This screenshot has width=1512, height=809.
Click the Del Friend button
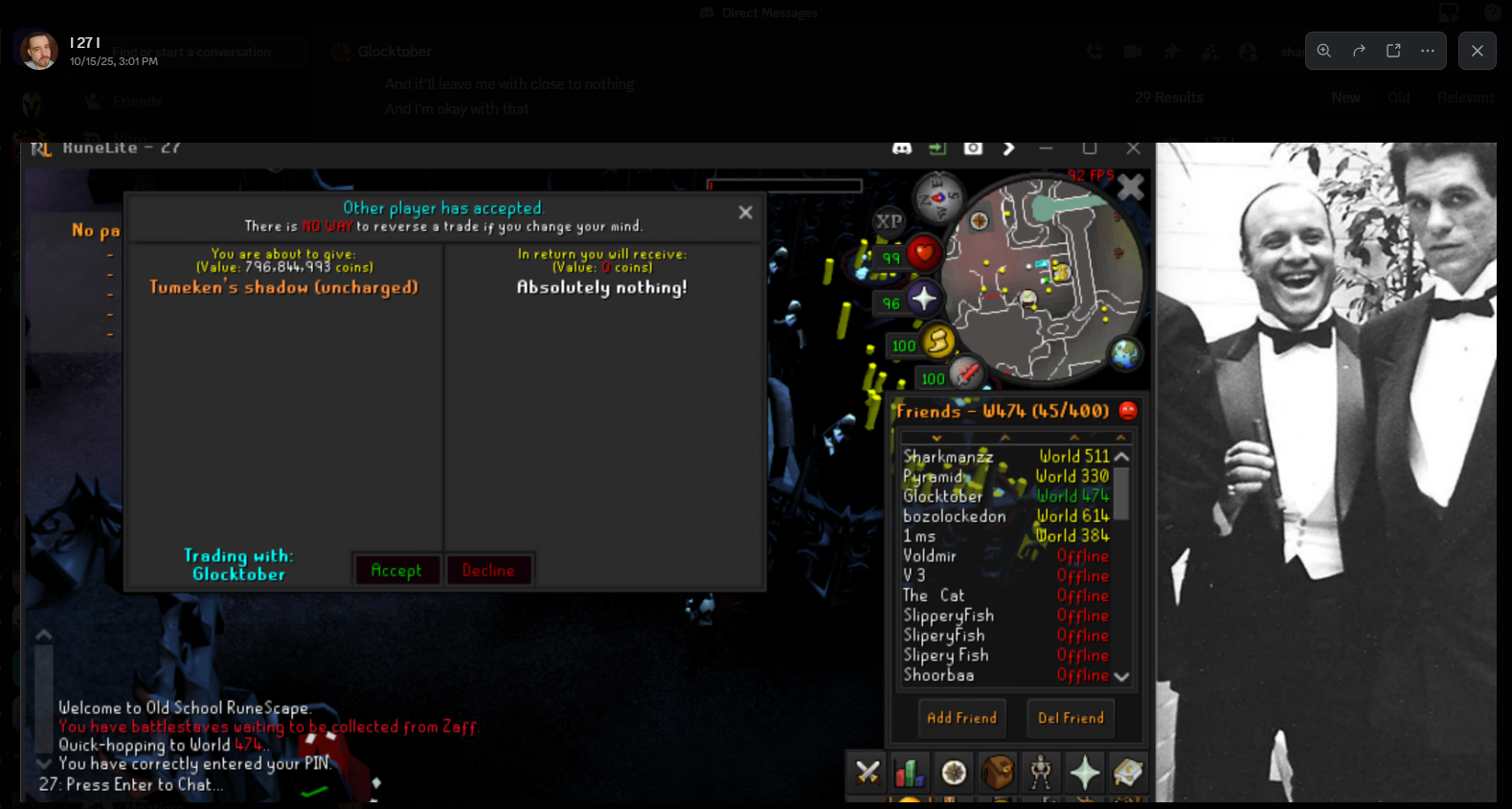1071,718
